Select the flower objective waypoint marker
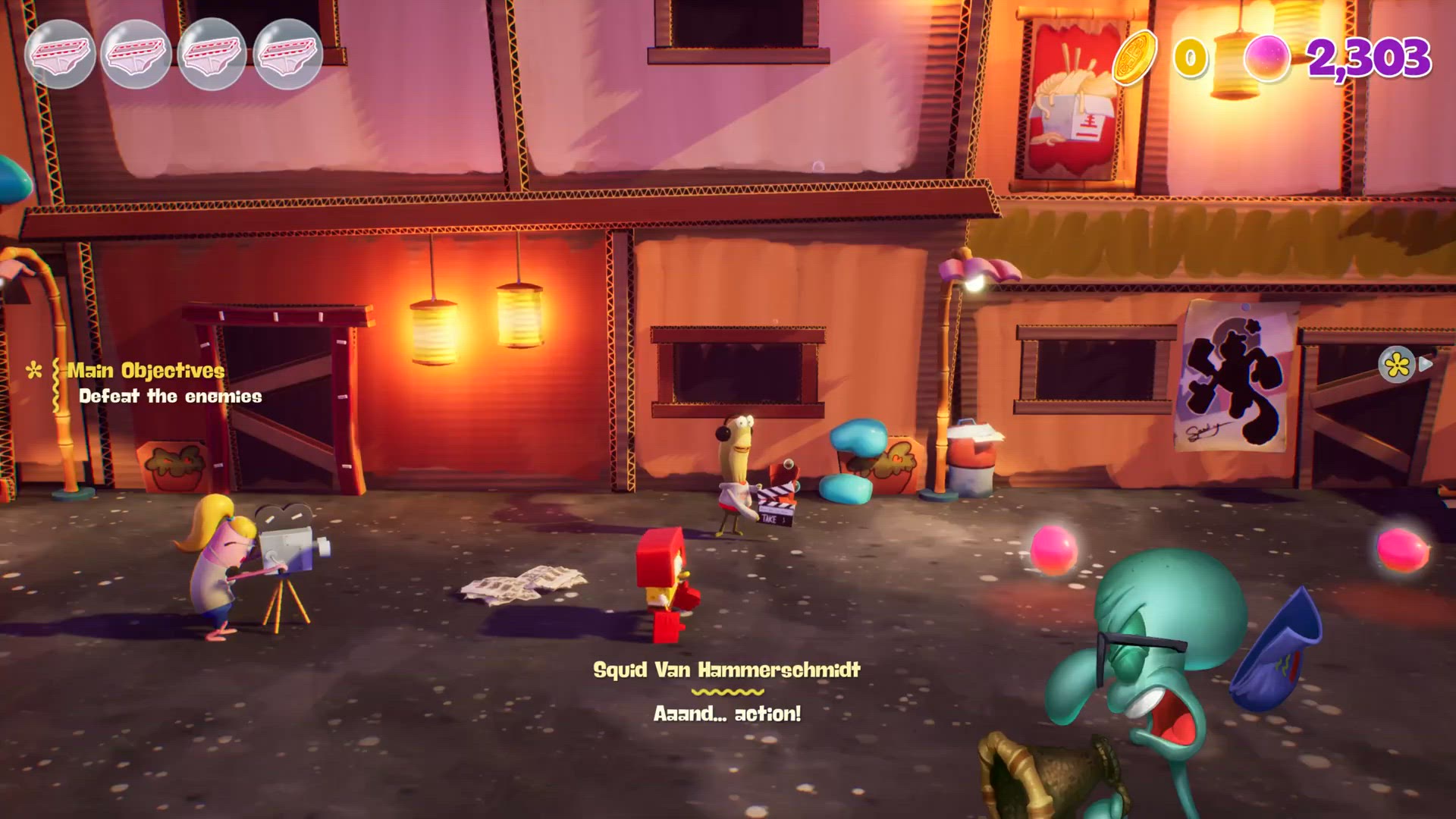The height and width of the screenshot is (819, 1456). (1397, 366)
